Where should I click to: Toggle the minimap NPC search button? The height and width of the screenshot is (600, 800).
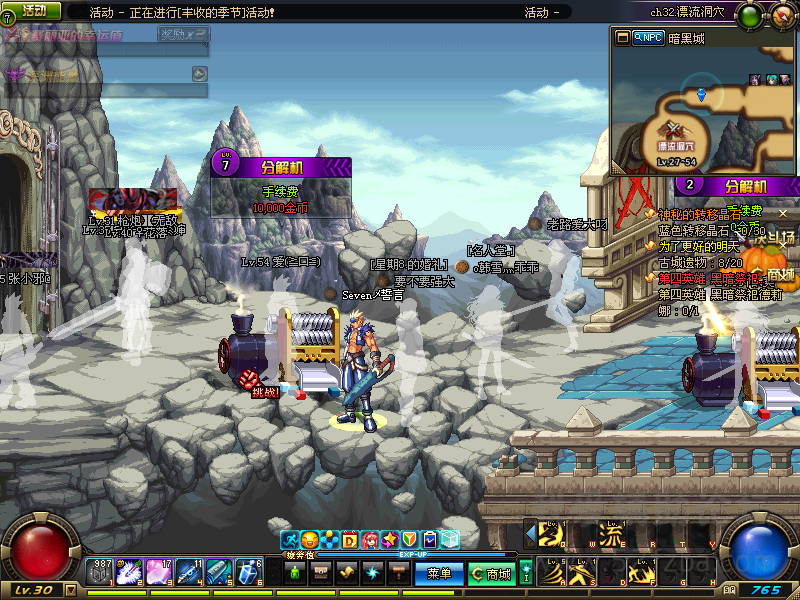click(649, 37)
